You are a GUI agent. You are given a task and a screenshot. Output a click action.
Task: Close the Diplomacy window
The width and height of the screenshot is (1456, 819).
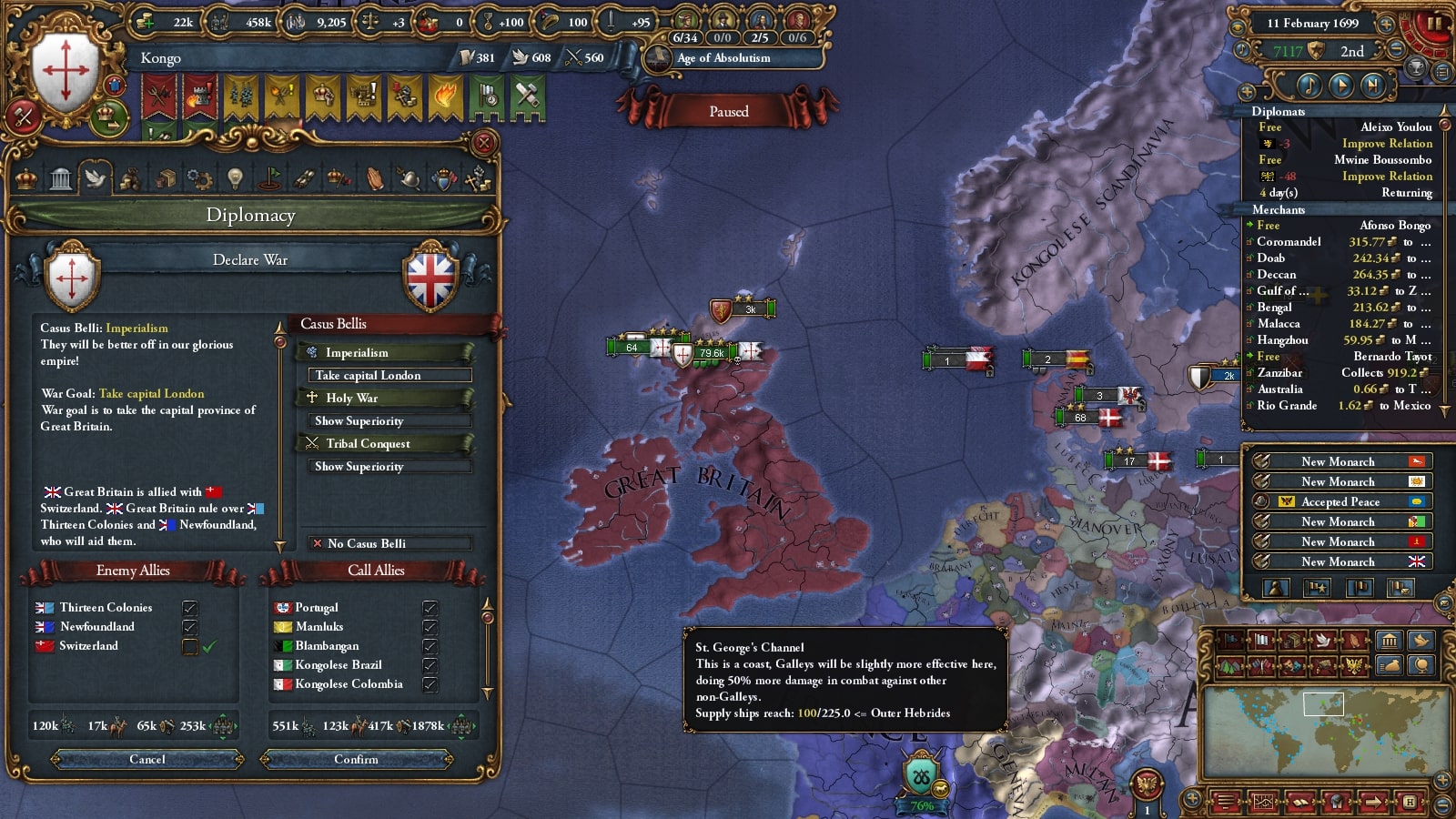tap(484, 143)
